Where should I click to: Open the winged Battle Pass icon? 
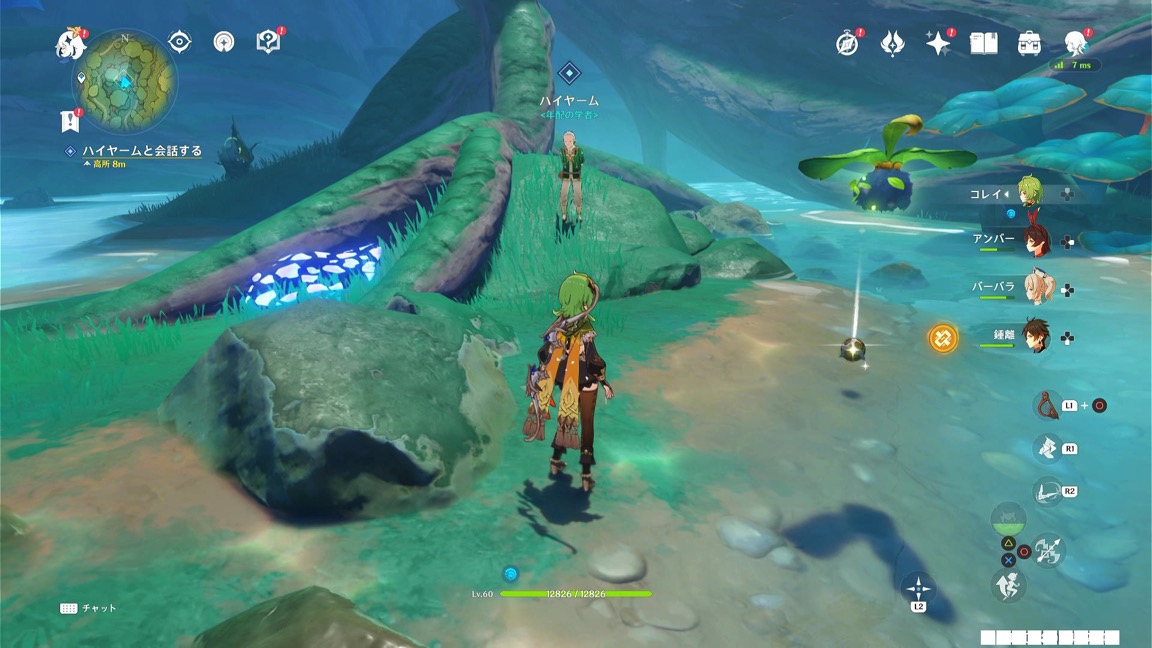point(892,43)
